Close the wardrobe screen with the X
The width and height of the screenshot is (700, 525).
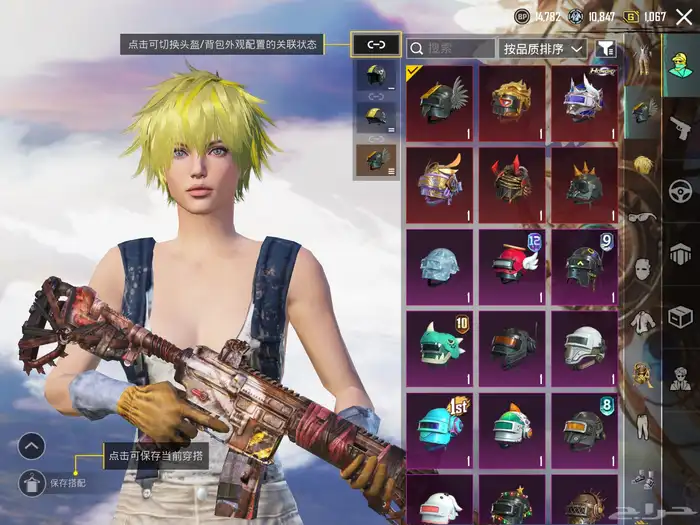click(685, 16)
